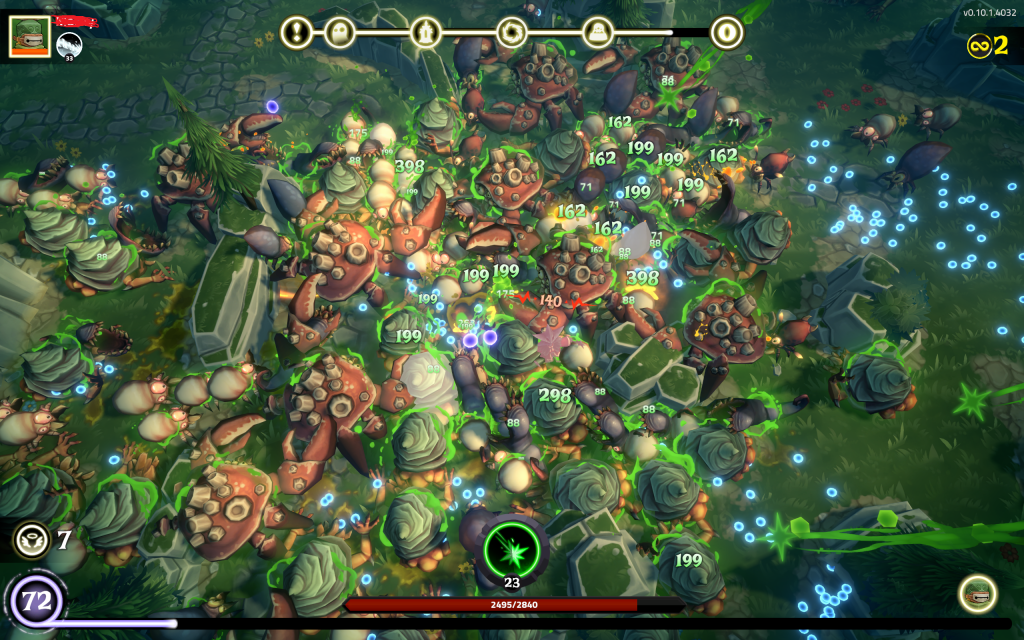Click the fifth wave marker before the final ring
Screen dimensions: 1024x640
(x=598, y=32)
